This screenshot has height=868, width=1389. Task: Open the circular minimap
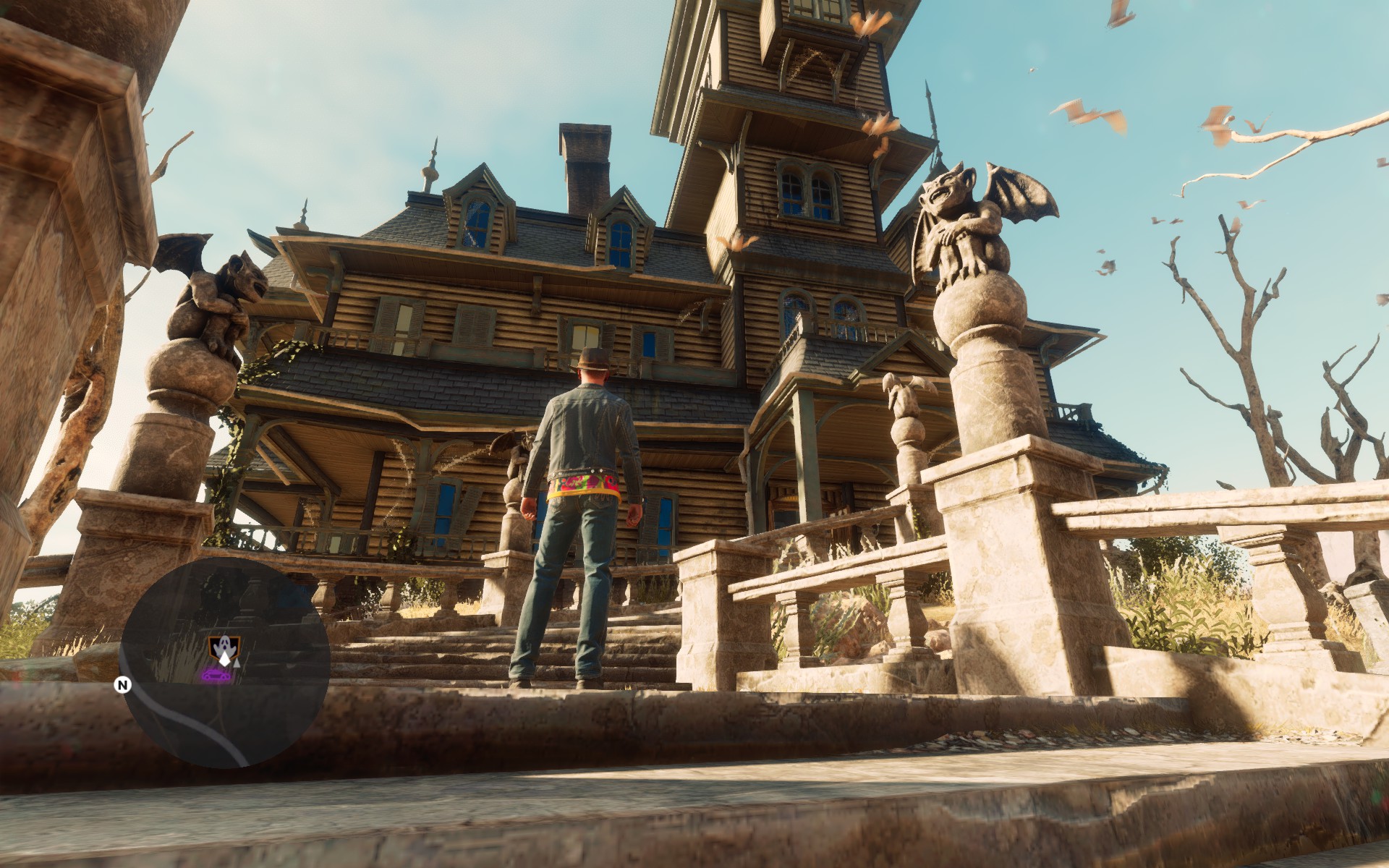[x=225, y=662]
